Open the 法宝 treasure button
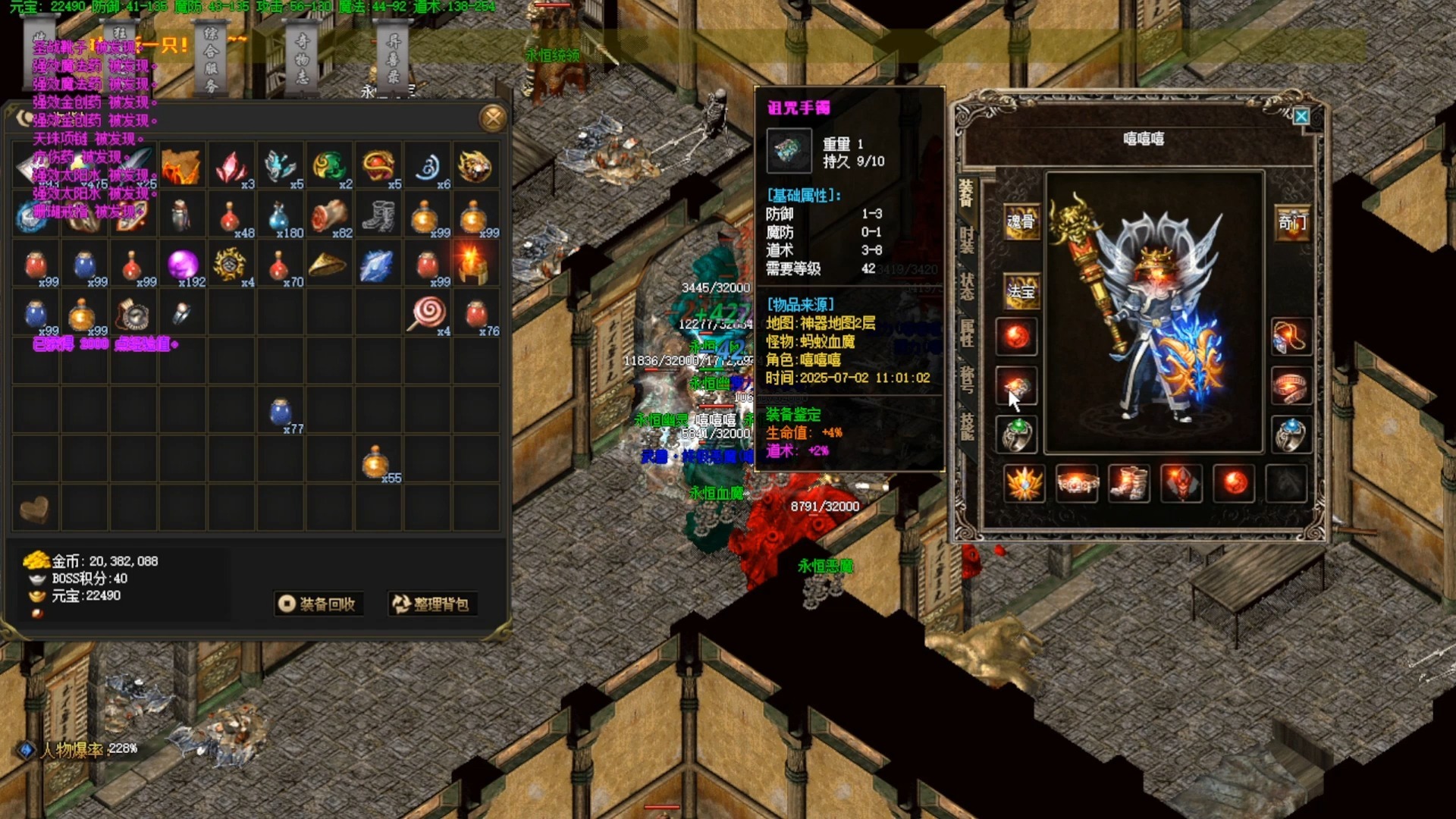Viewport: 1456px width, 819px height. (x=1020, y=291)
